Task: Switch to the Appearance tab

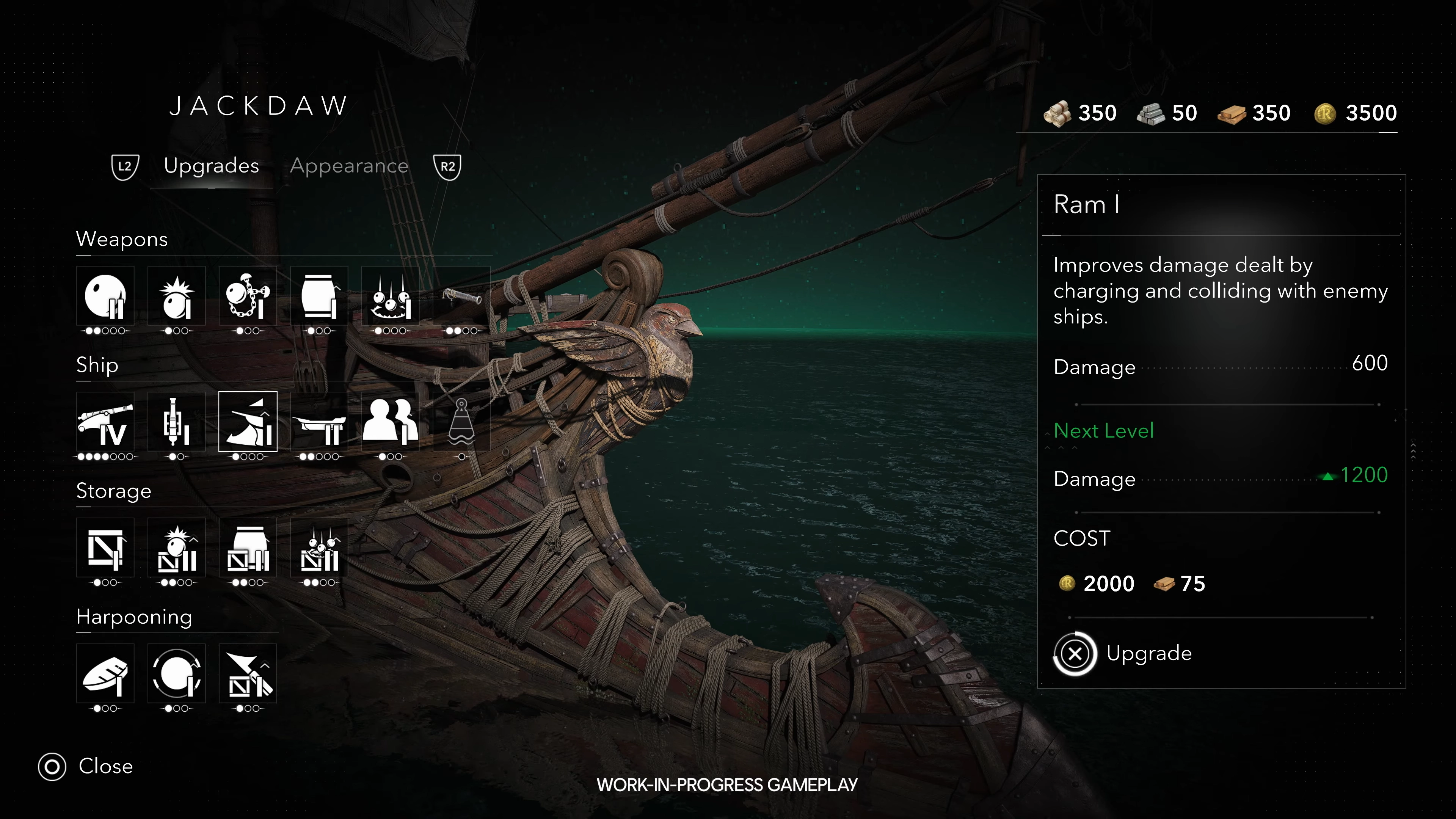Action: (x=349, y=166)
